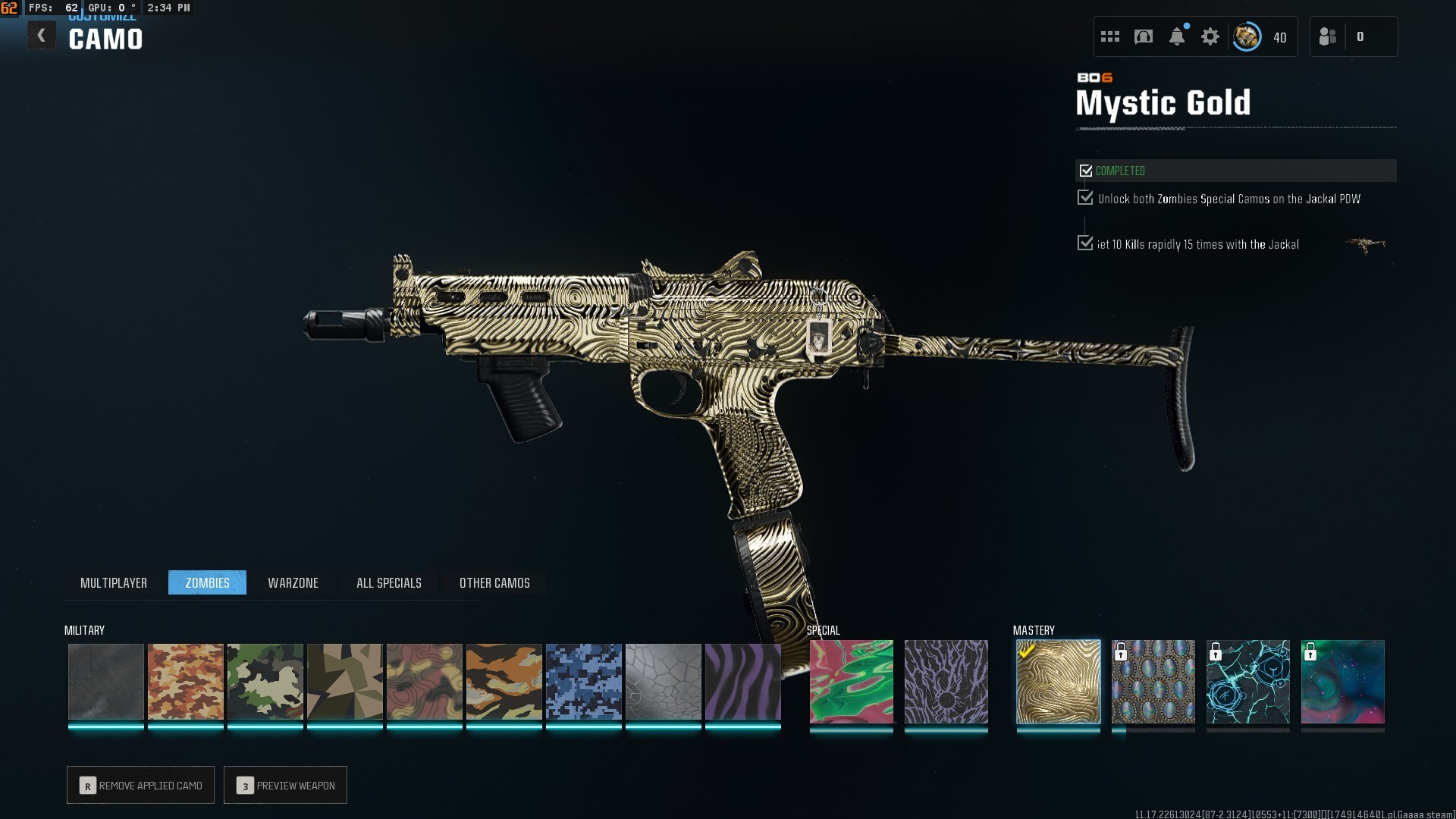Go back using the arrow button
The height and width of the screenshot is (819, 1456).
42,36
